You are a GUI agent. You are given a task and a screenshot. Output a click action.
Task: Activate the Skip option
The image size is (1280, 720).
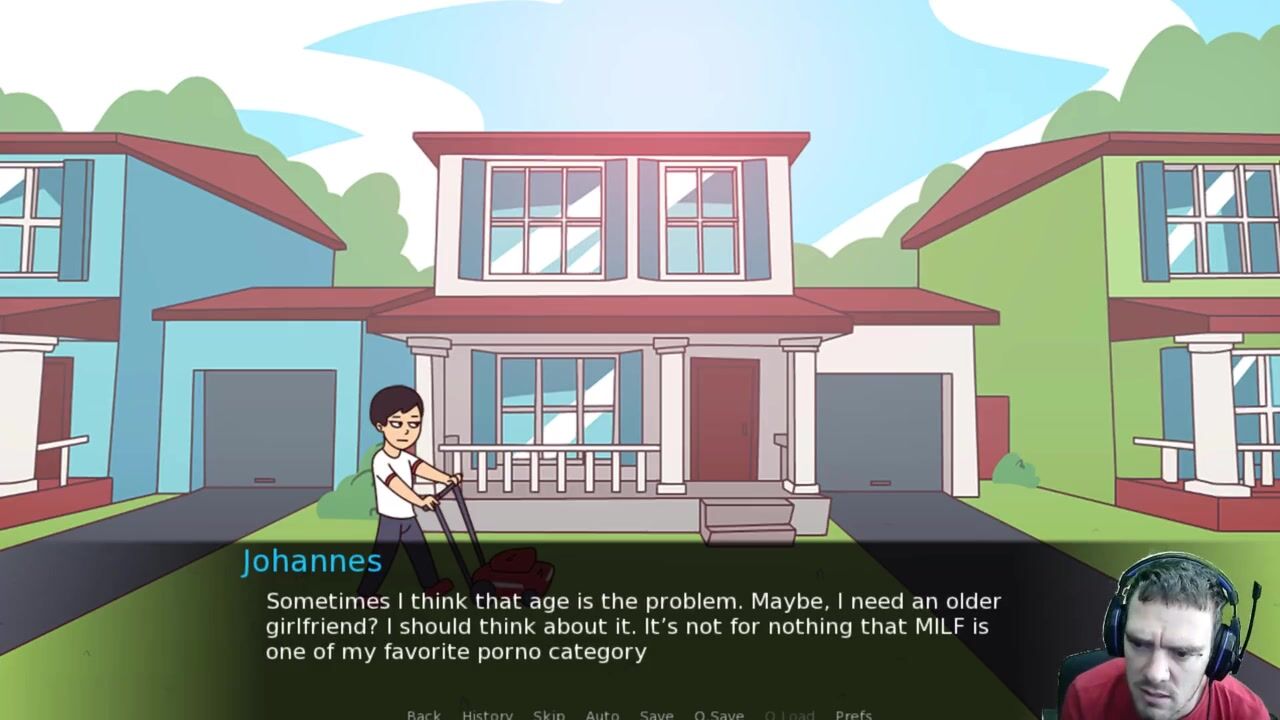click(548, 714)
